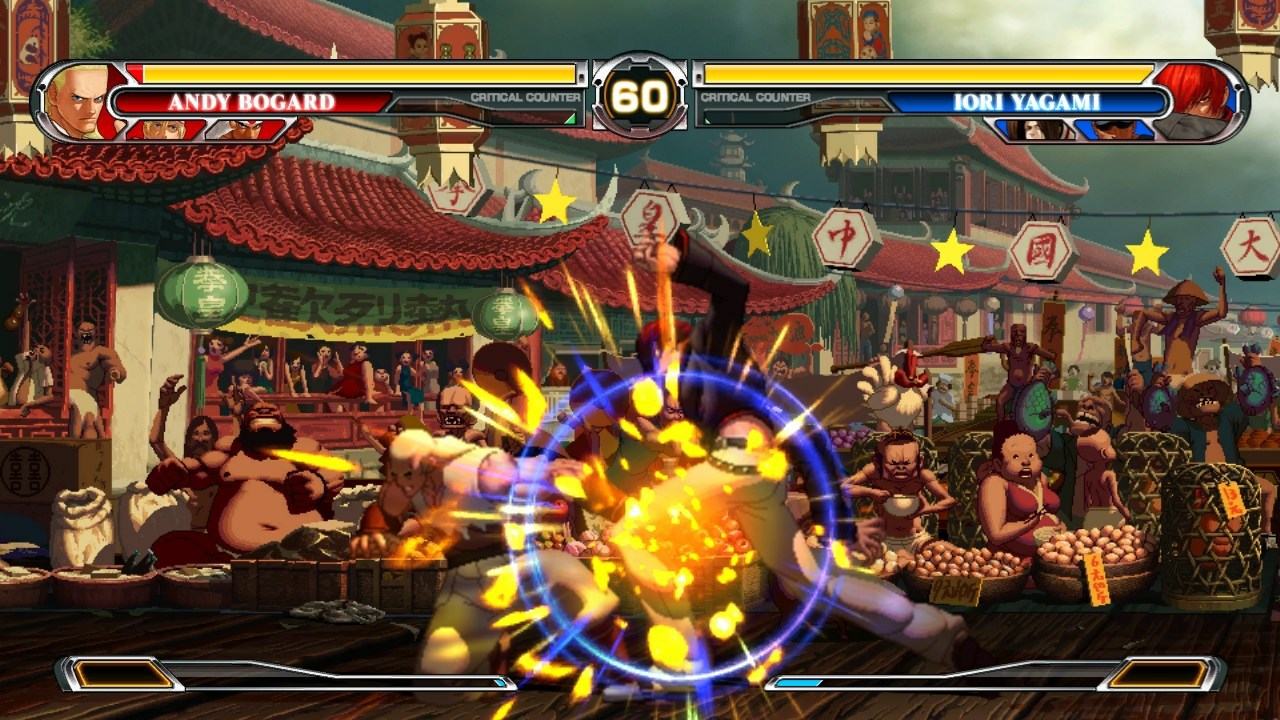Click the green arrow on Andy's counter gauge
This screenshot has height=720, width=1280.
(570, 120)
